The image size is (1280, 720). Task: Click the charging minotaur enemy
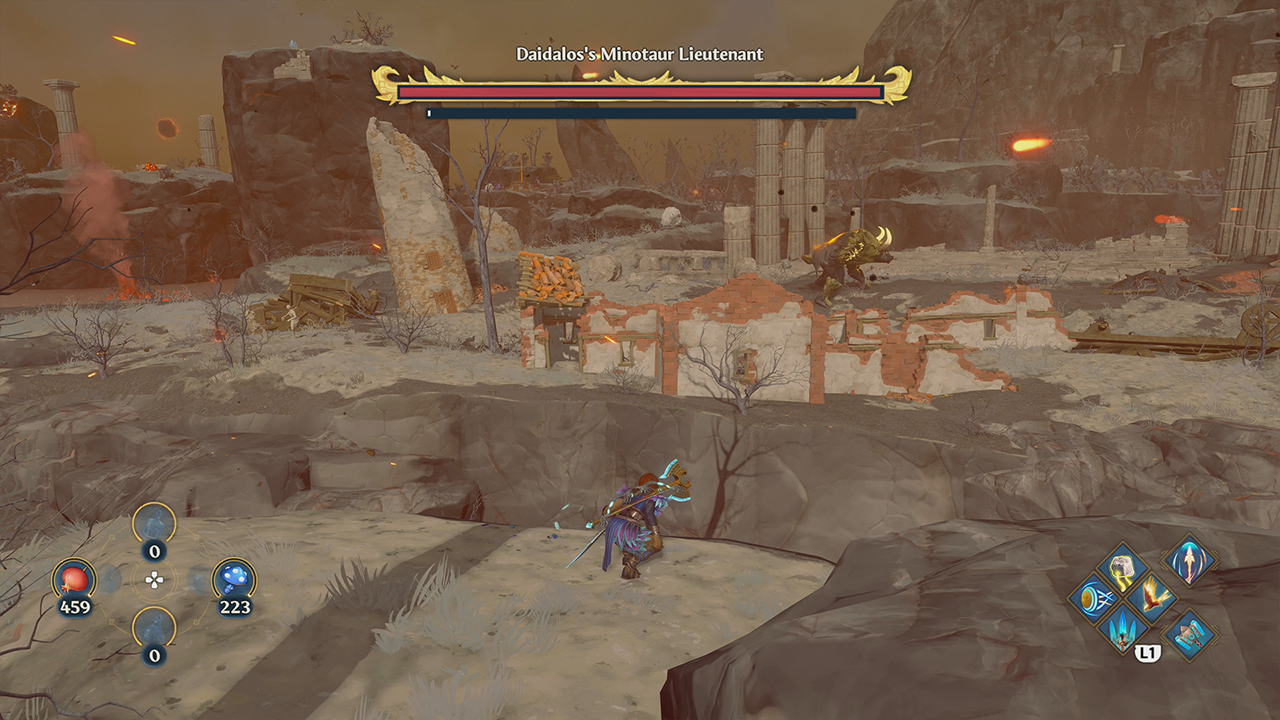point(850,255)
